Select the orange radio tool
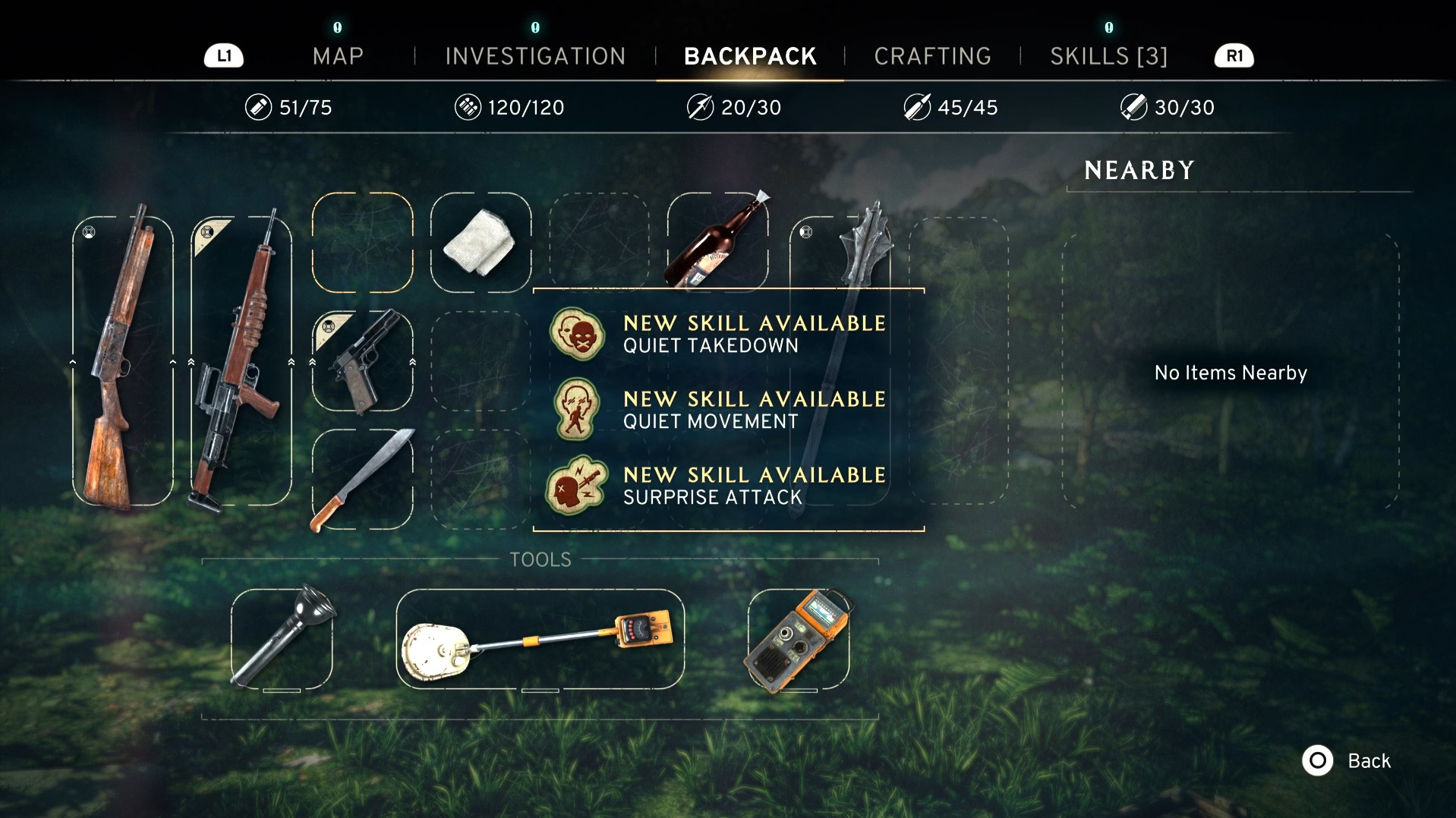The width and height of the screenshot is (1456, 818). (798, 639)
